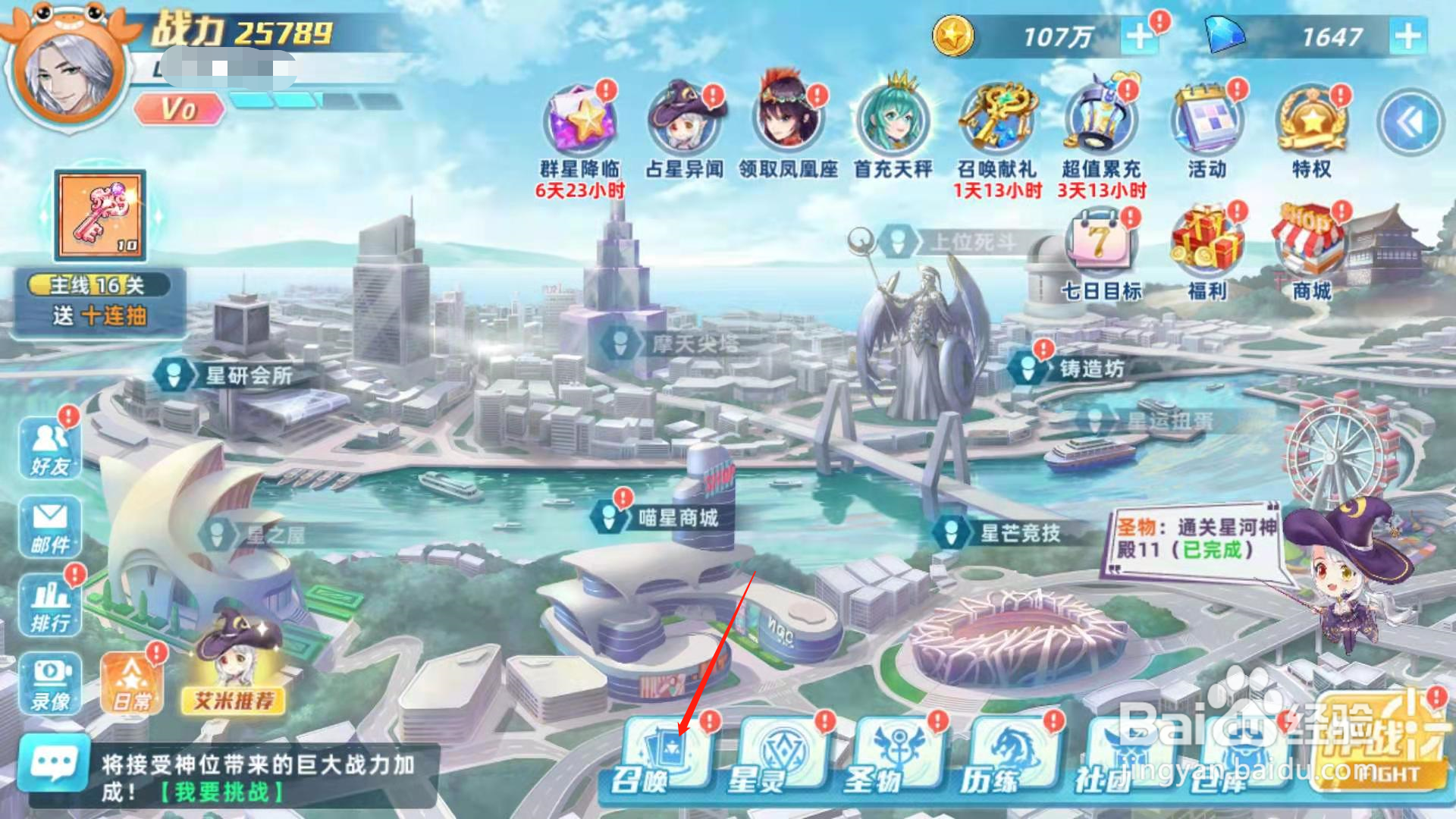The width and height of the screenshot is (1456, 819).
Task: Claim 领取凤凰座 via its portrait icon
Action: [789, 121]
